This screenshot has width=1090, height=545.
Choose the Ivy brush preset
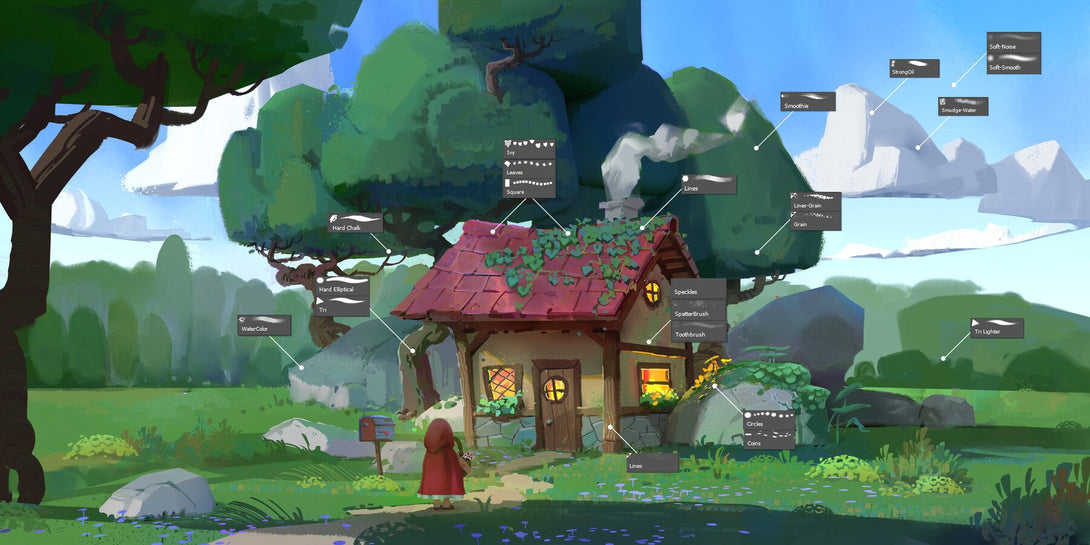(528, 148)
